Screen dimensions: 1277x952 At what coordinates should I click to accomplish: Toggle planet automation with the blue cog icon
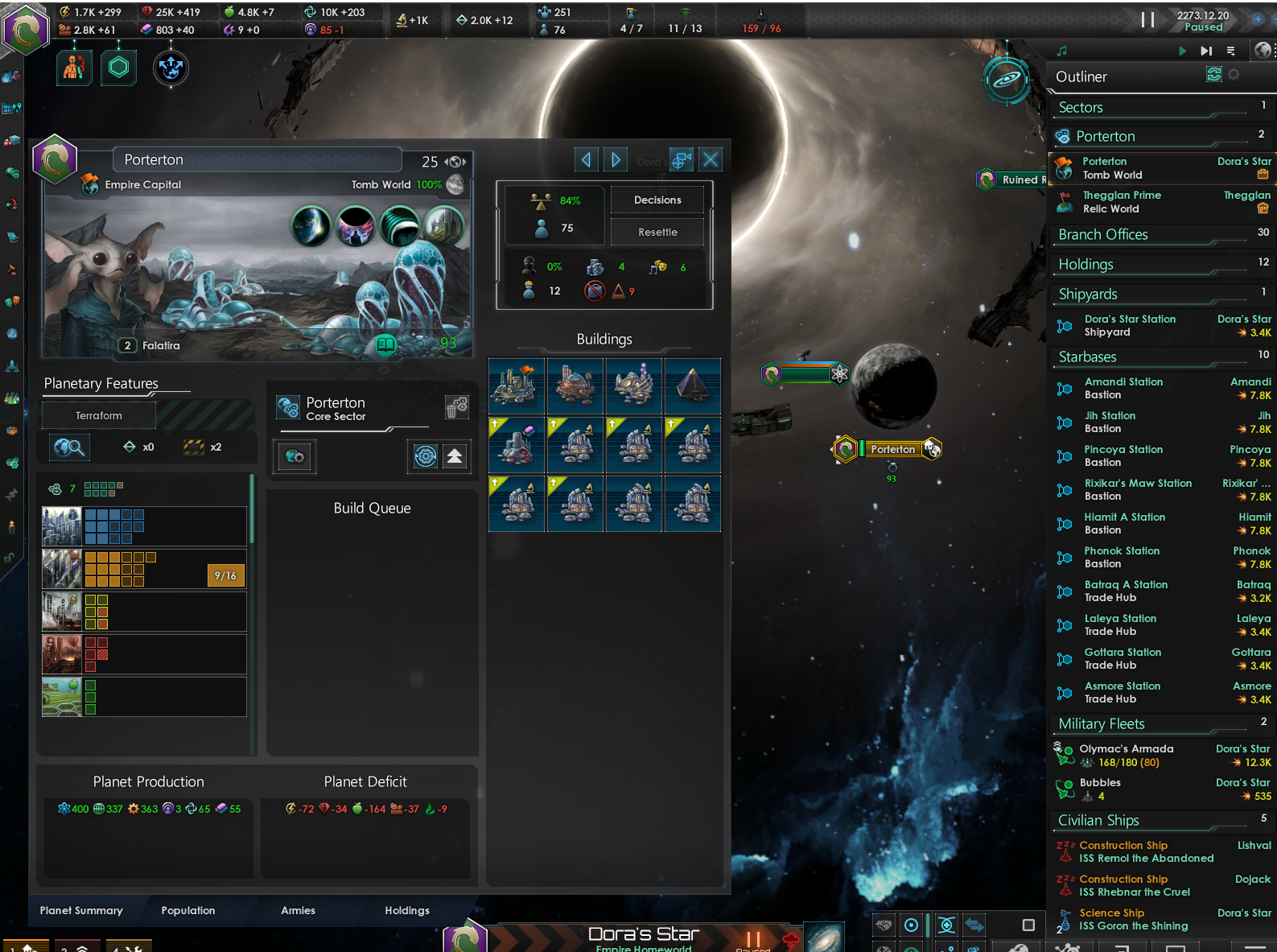(426, 456)
